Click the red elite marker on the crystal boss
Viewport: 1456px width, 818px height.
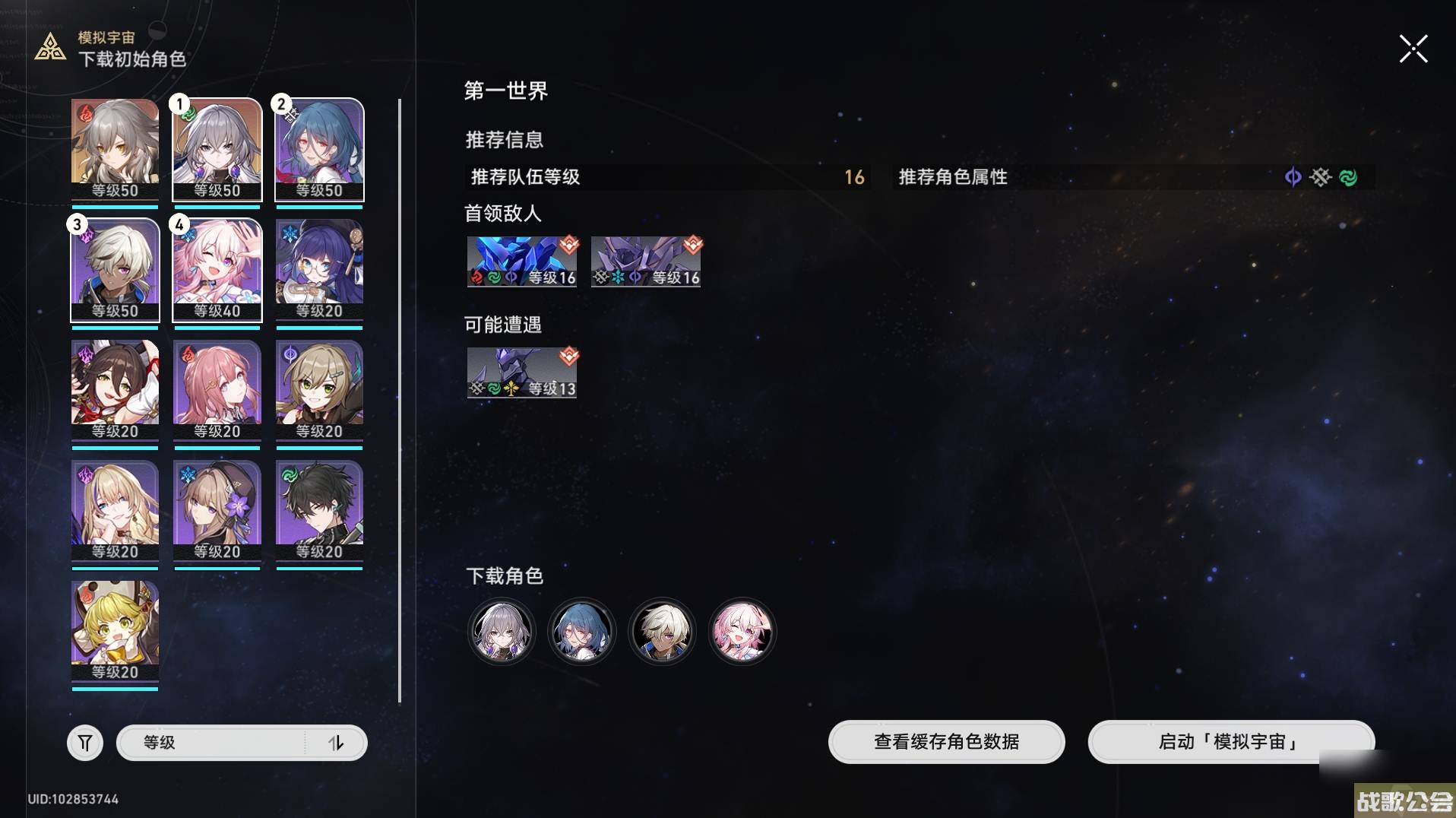[571, 244]
